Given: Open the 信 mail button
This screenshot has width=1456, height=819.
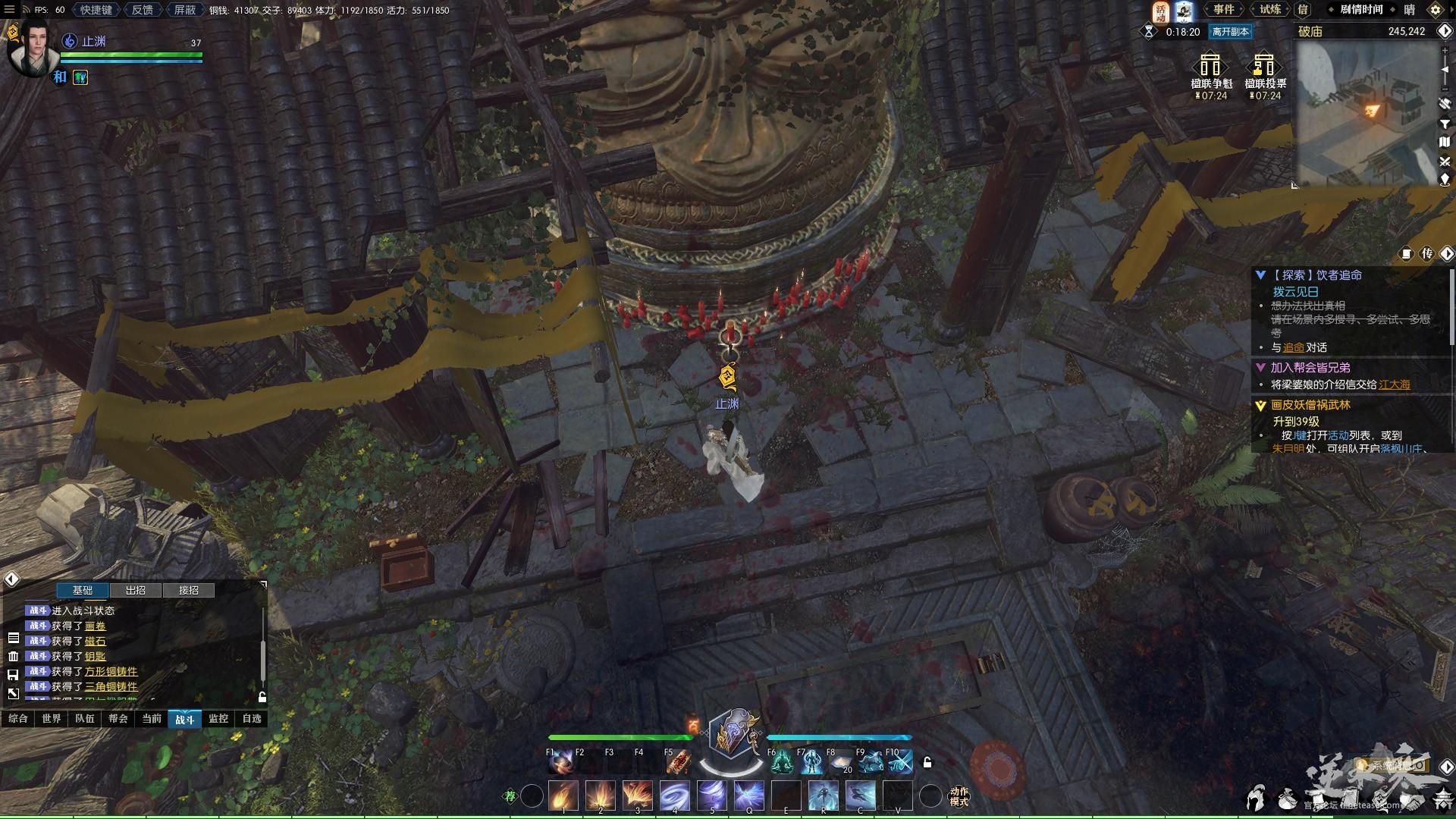Looking at the screenshot, I should [1303, 10].
